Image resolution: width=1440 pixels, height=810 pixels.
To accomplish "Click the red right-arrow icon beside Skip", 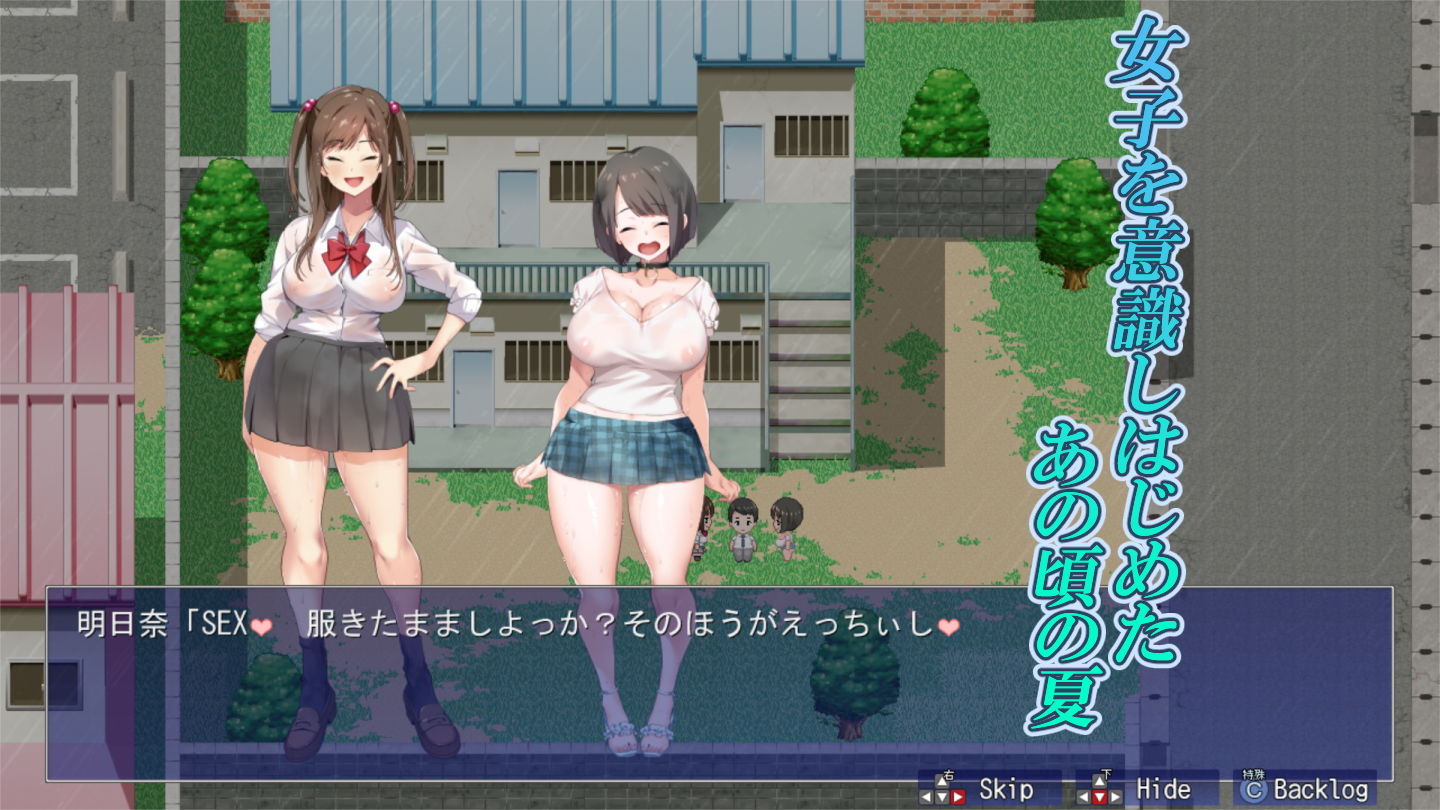I will coord(956,796).
